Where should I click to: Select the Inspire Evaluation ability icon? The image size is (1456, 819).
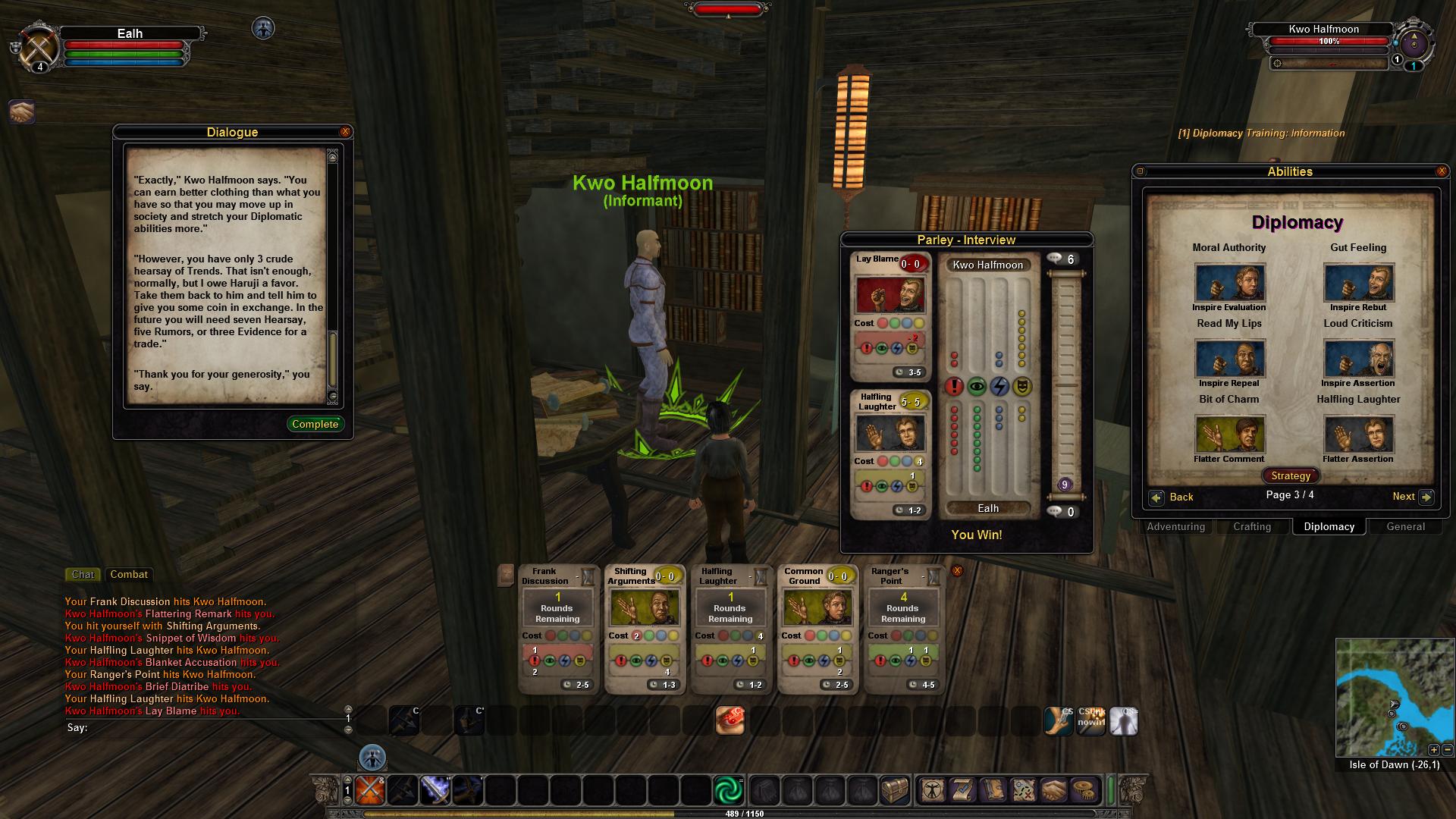[x=1229, y=283]
